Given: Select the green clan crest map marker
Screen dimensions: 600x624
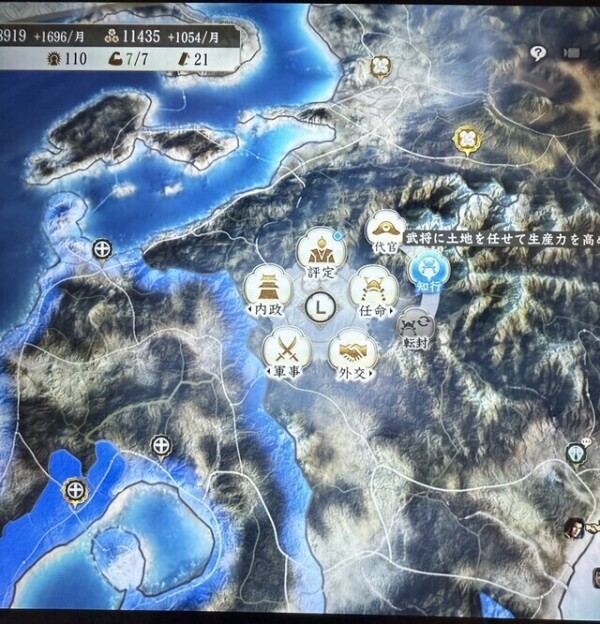Looking at the screenshot, I should (x=577, y=455).
